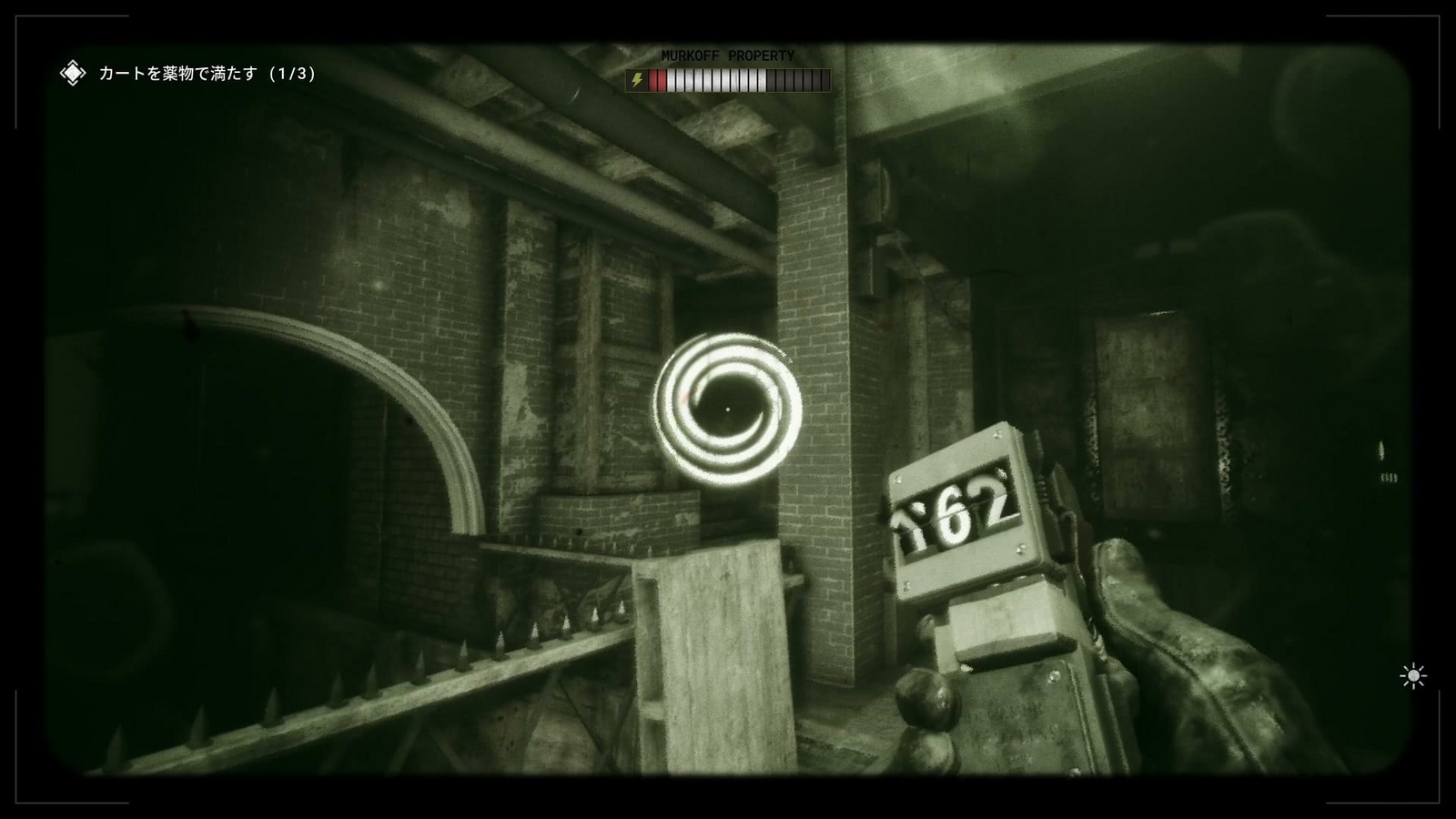Expand the (1/3) progress counter
The width and height of the screenshot is (1456, 819).
(291, 72)
